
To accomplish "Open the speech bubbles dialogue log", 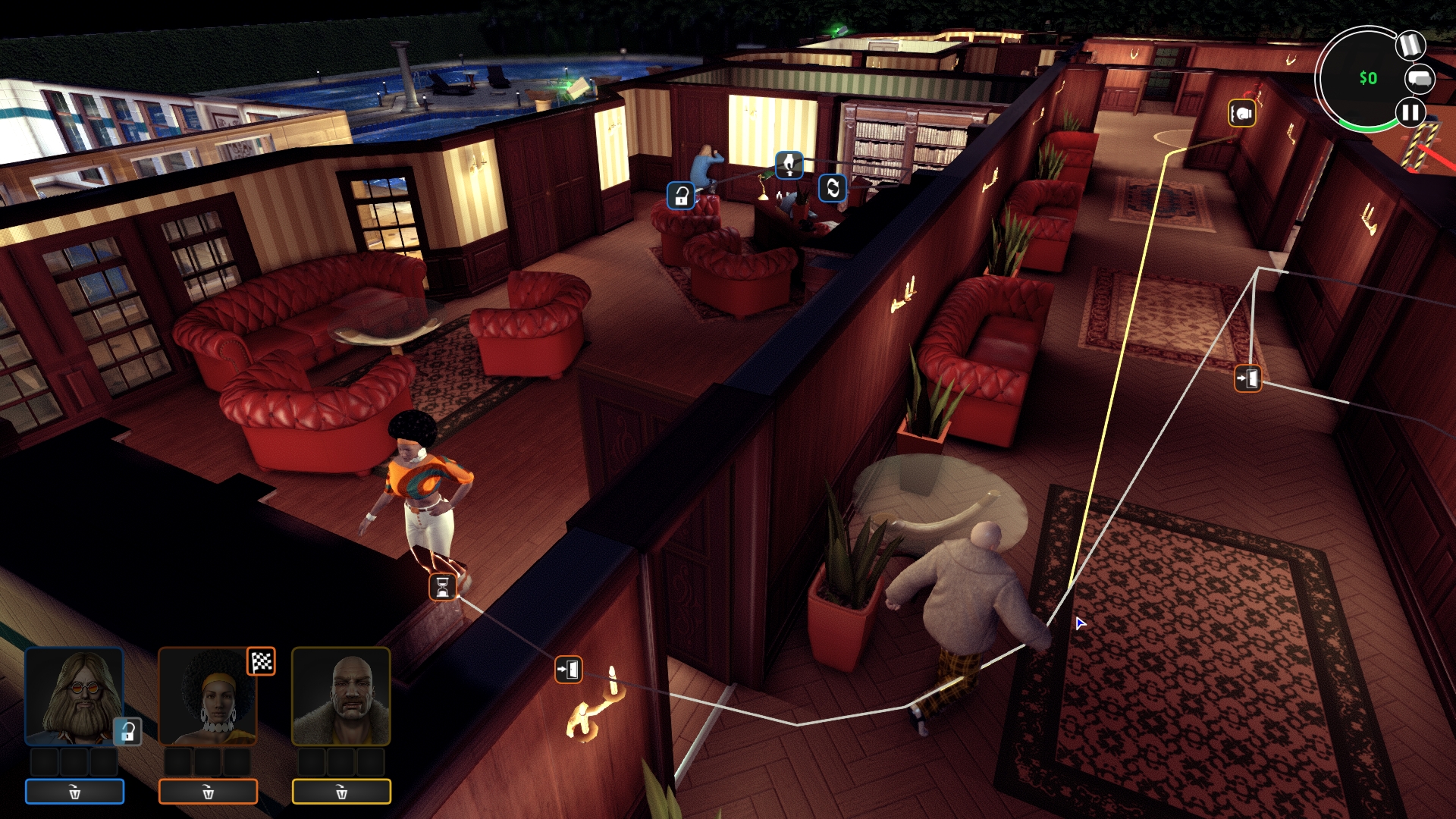I will 1420,79.
